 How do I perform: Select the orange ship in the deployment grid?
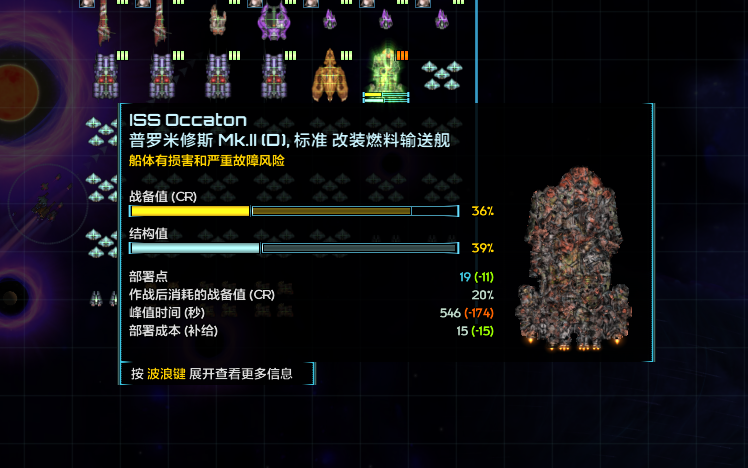329,75
